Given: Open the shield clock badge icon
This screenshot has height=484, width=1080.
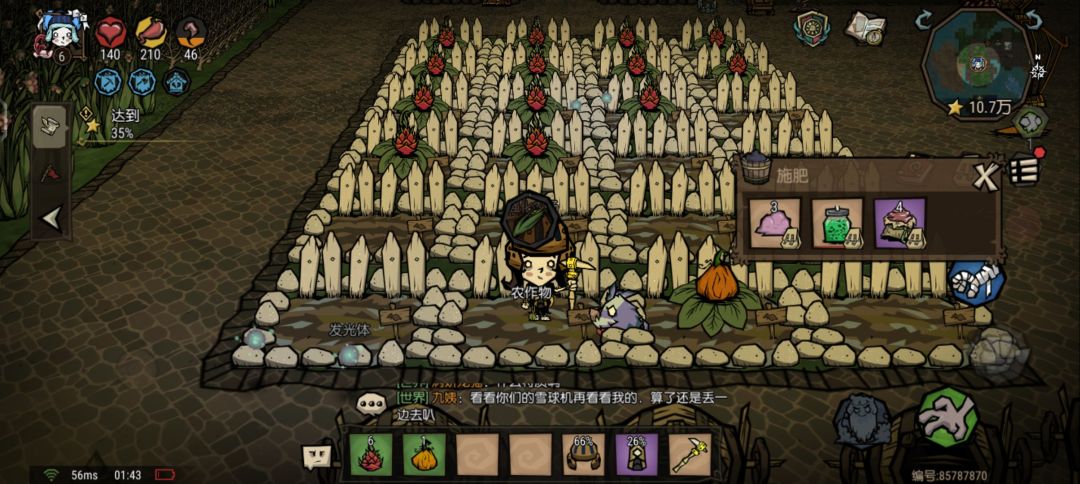Looking at the screenshot, I should (812, 27).
